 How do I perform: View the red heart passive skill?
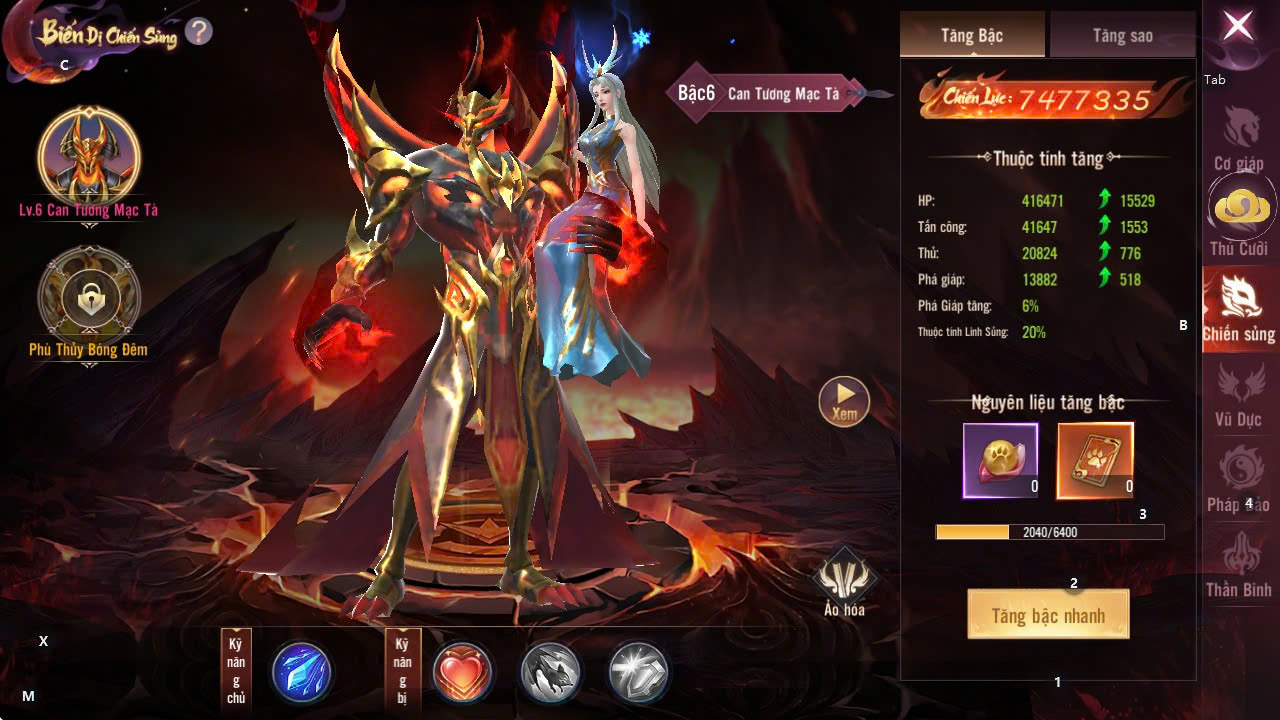[x=462, y=672]
